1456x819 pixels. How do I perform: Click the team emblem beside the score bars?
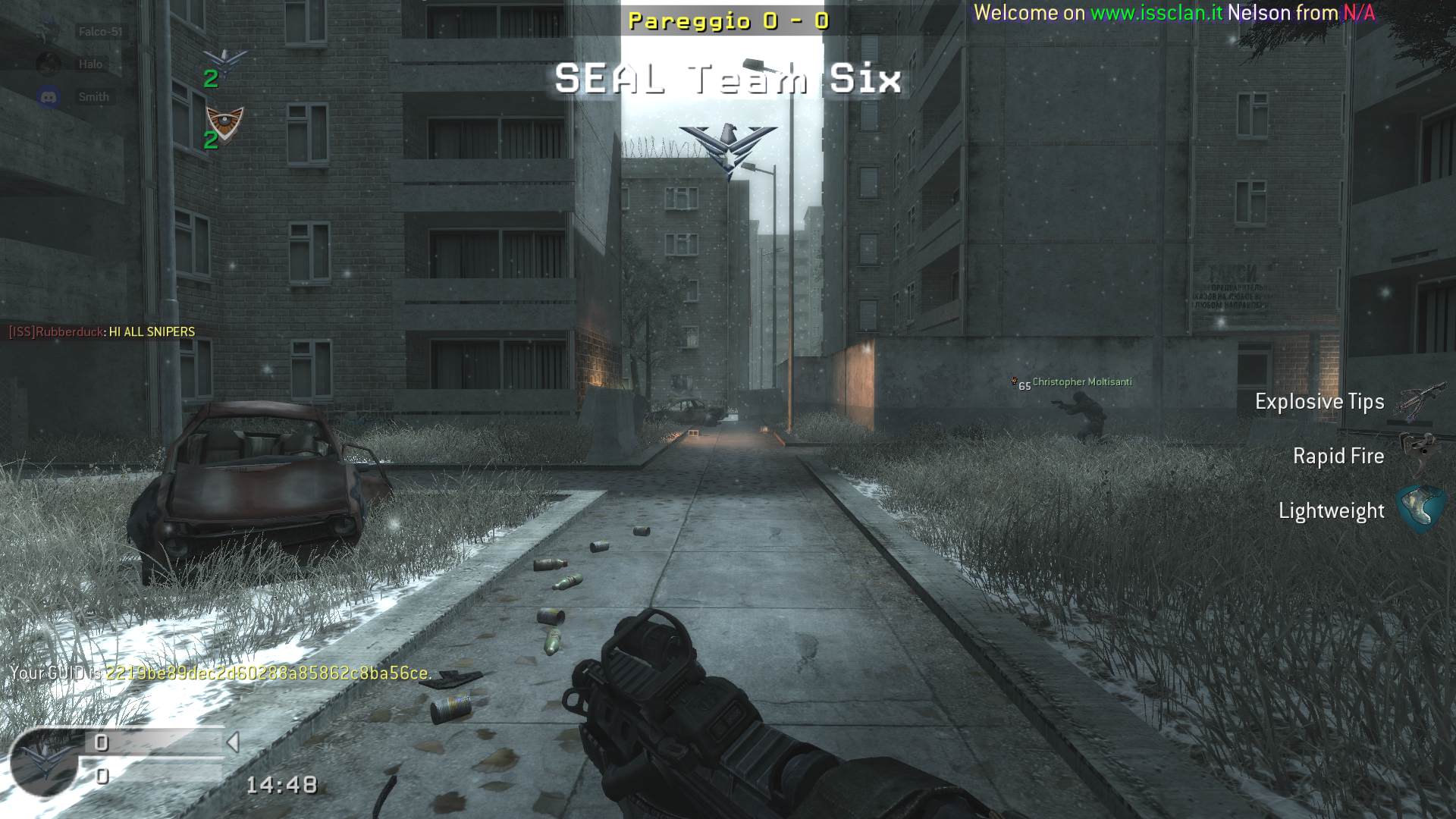click(x=44, y=761)
